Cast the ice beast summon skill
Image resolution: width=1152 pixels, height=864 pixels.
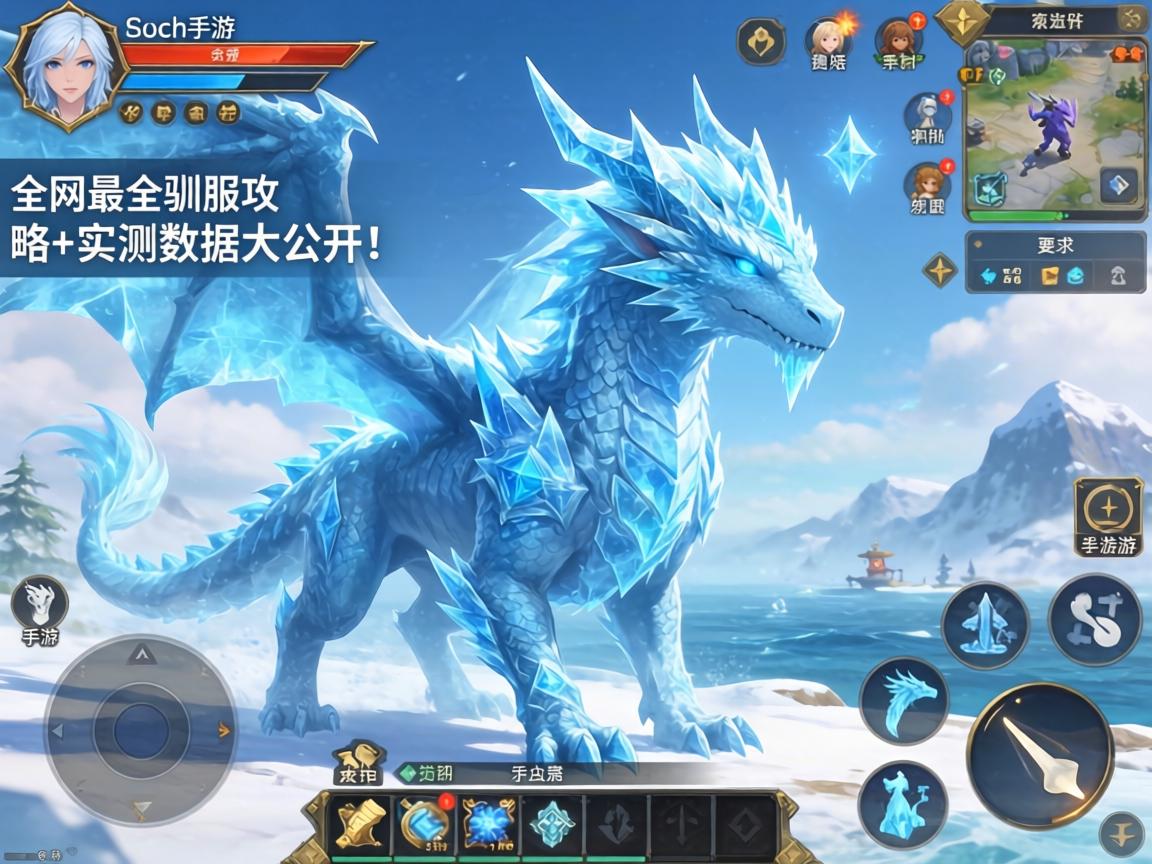[903, 805]
